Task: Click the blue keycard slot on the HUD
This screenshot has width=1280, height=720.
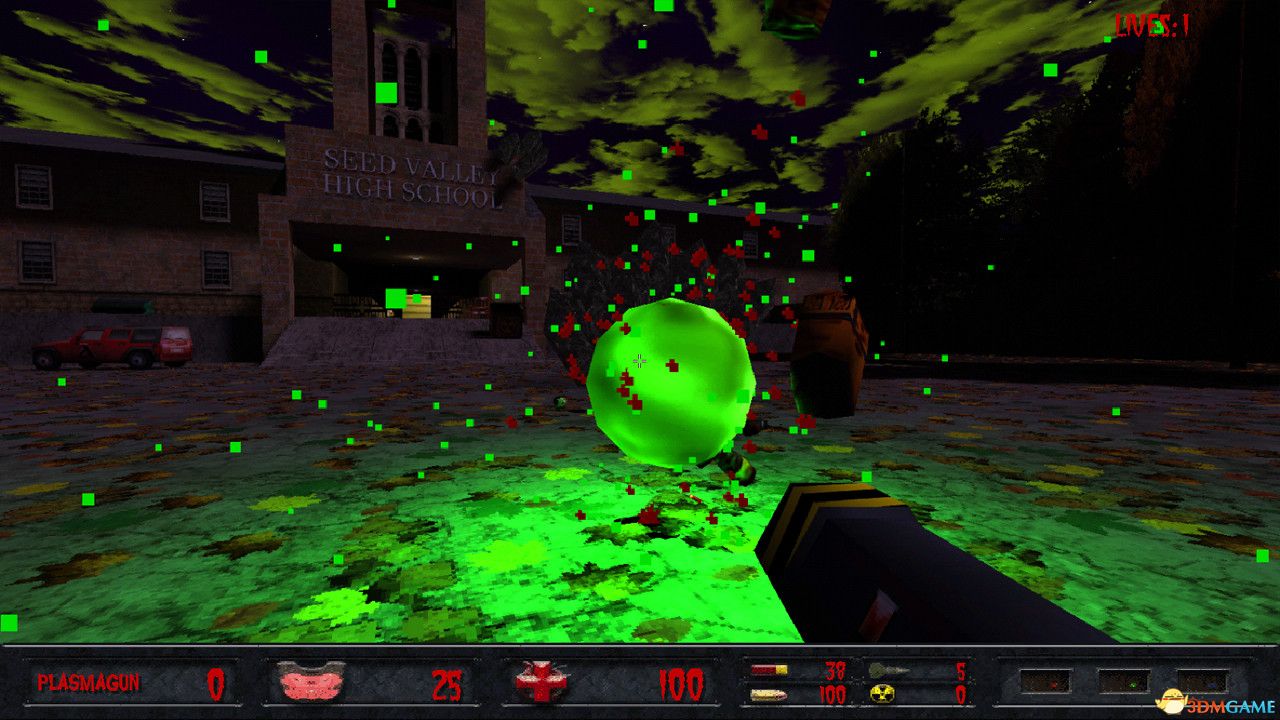Action: click(1201, 682)
